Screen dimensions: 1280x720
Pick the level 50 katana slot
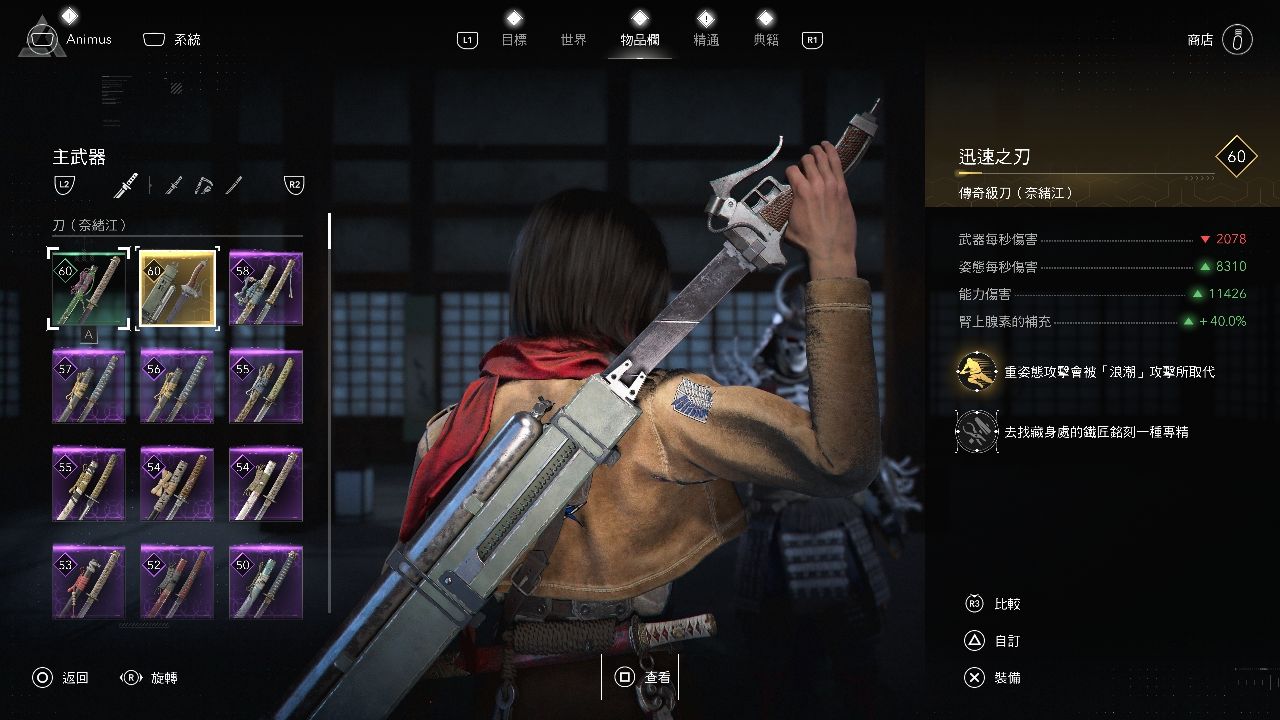[265, 581]
